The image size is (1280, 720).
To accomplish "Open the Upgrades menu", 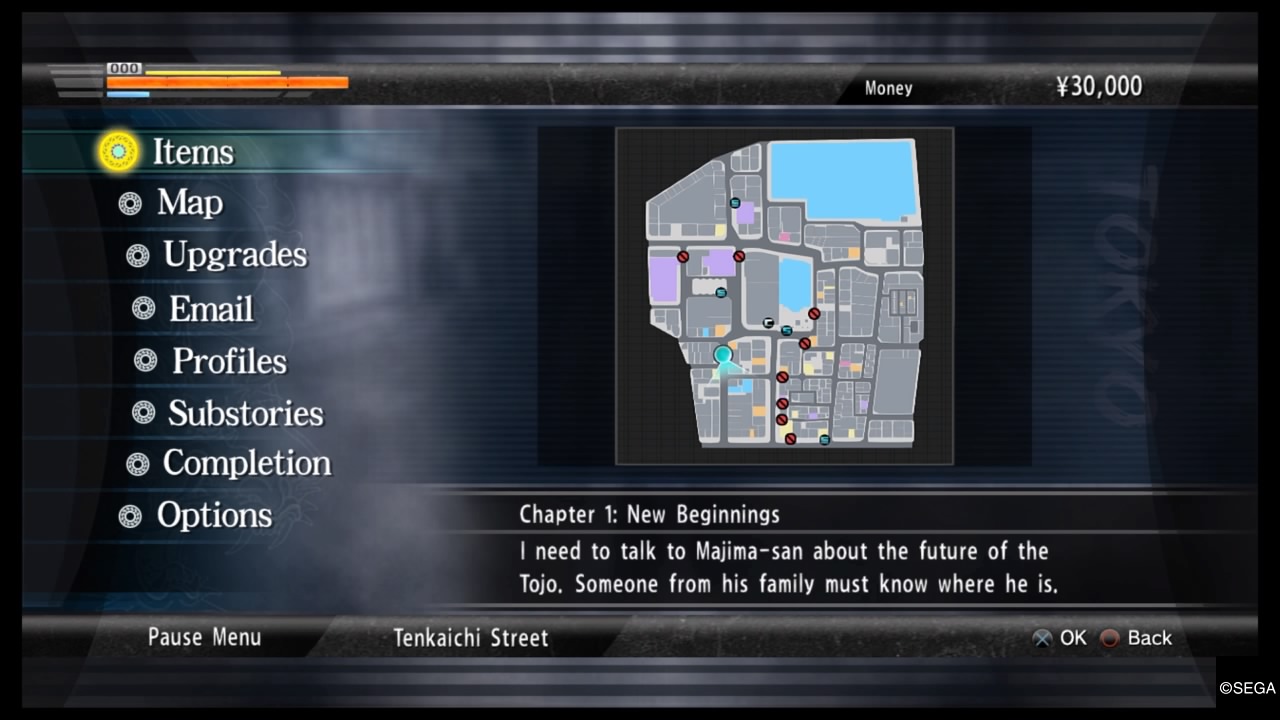I will 234,255.
